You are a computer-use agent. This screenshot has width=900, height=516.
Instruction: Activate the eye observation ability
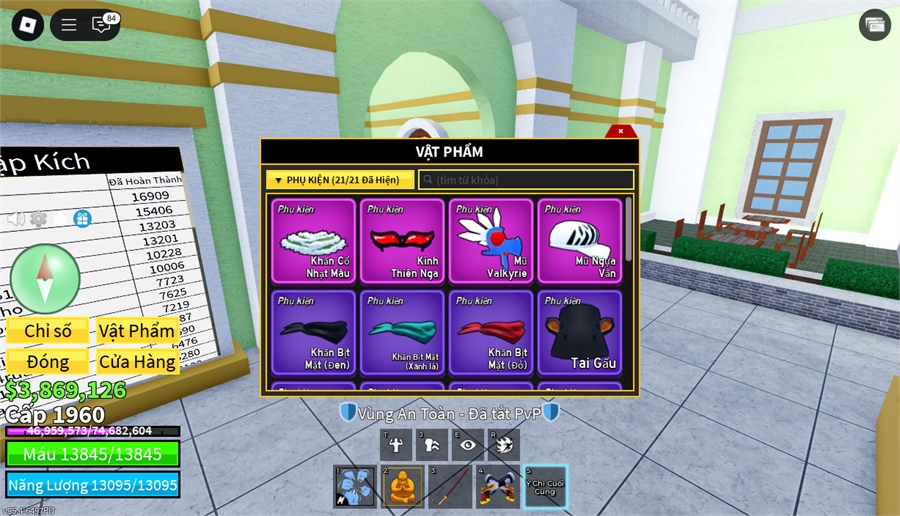pos(467,445)
